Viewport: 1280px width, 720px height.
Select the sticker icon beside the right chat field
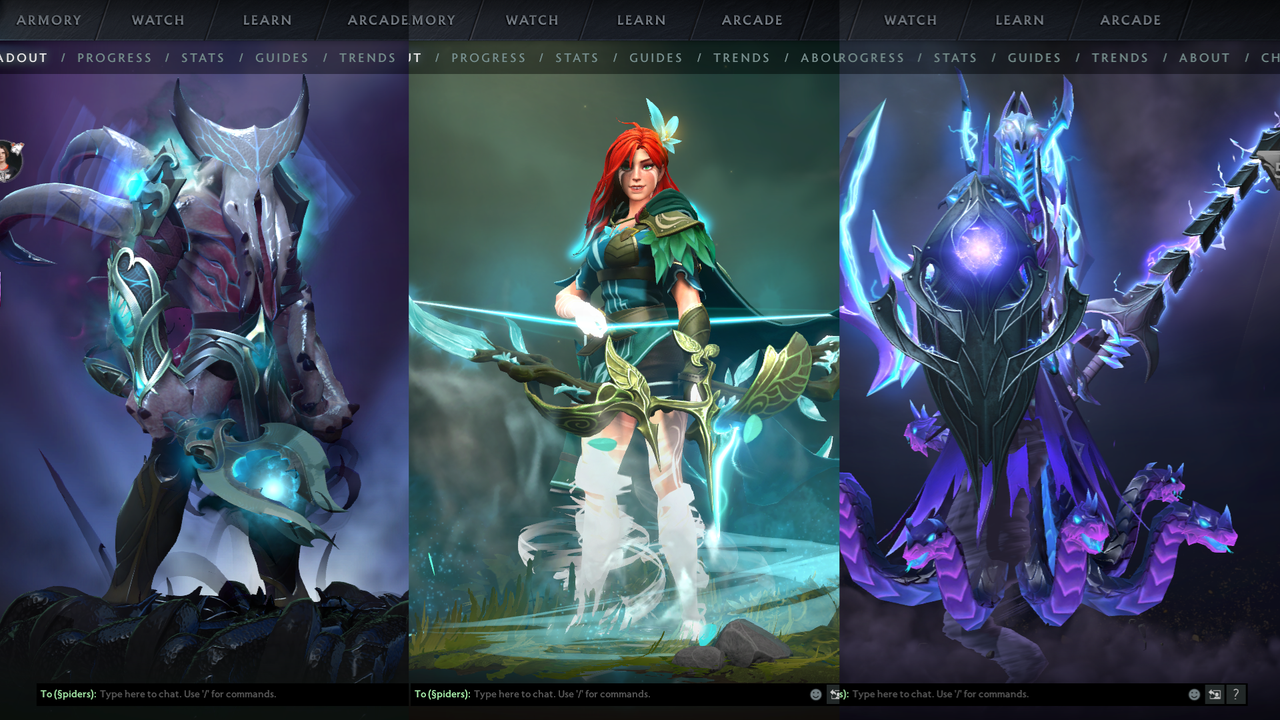click(1214, 694)
